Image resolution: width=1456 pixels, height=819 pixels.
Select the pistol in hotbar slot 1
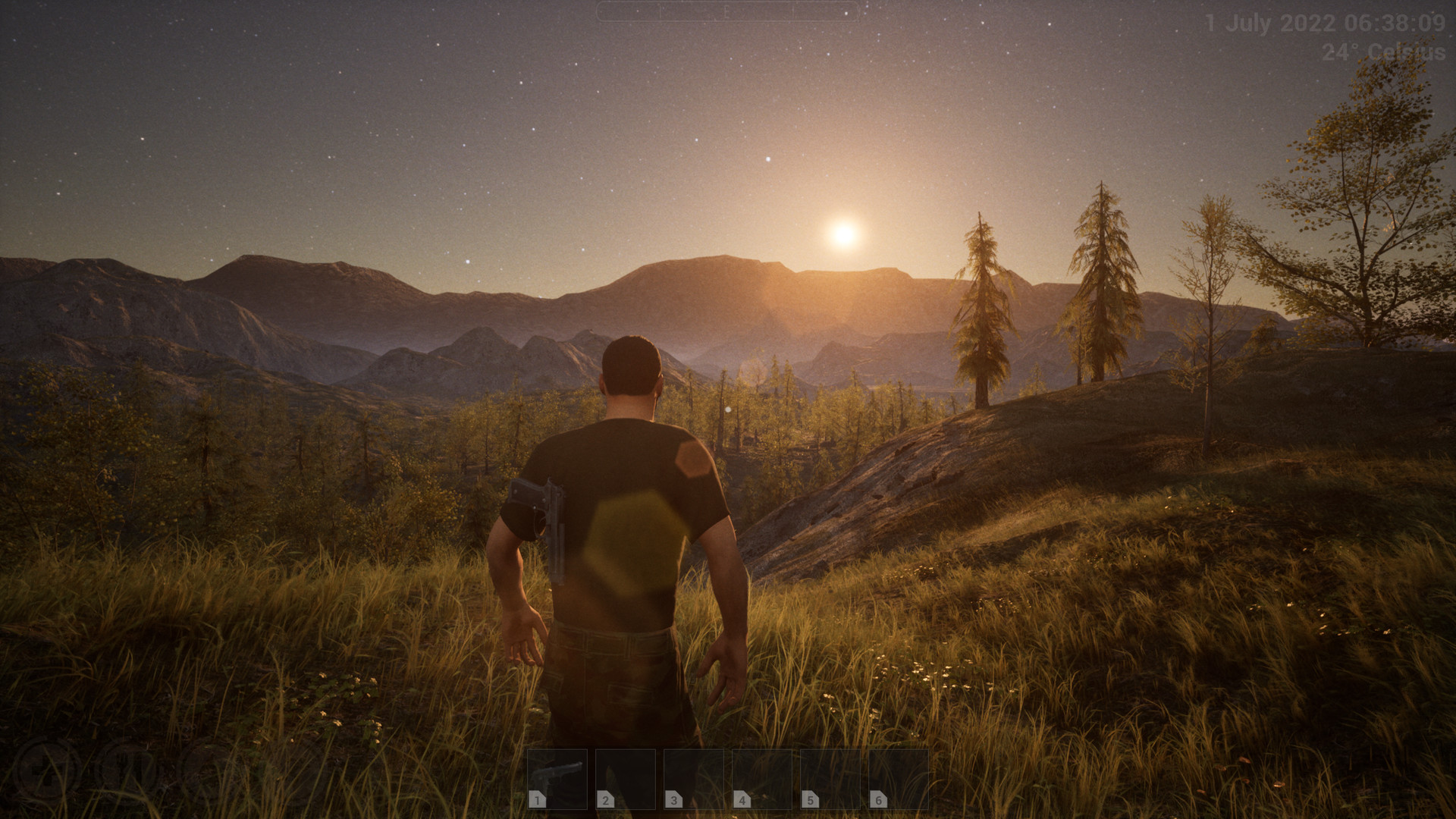pyautogui.click(x=557, y=779)
